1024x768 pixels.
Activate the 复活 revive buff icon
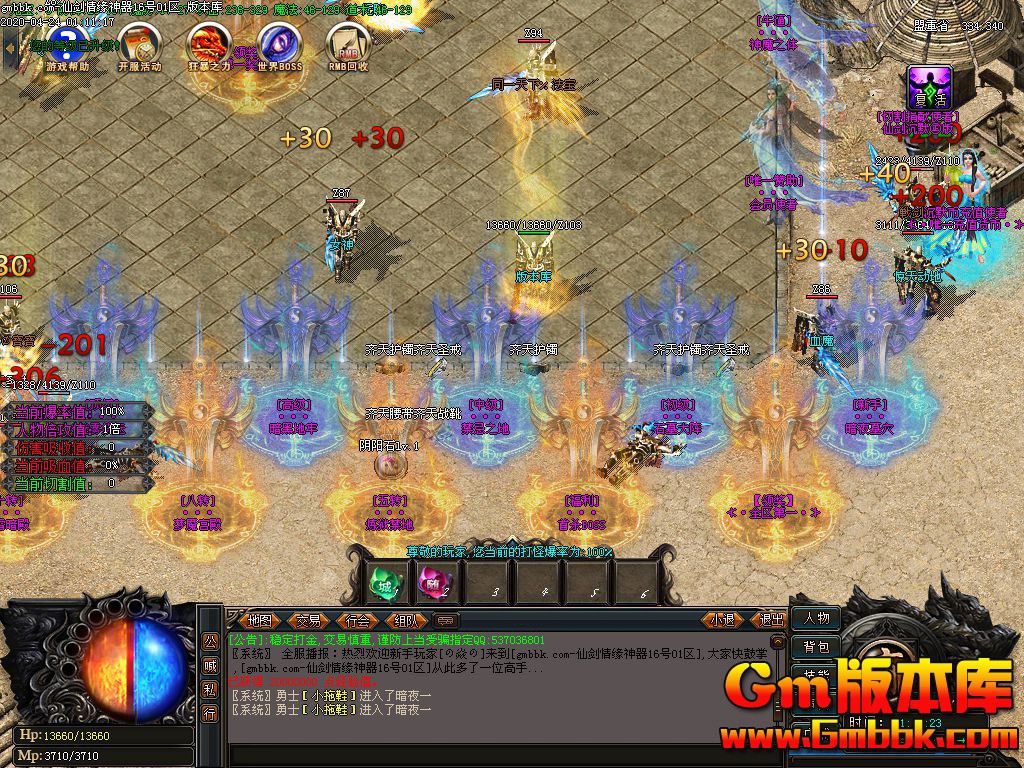[929, 88]
